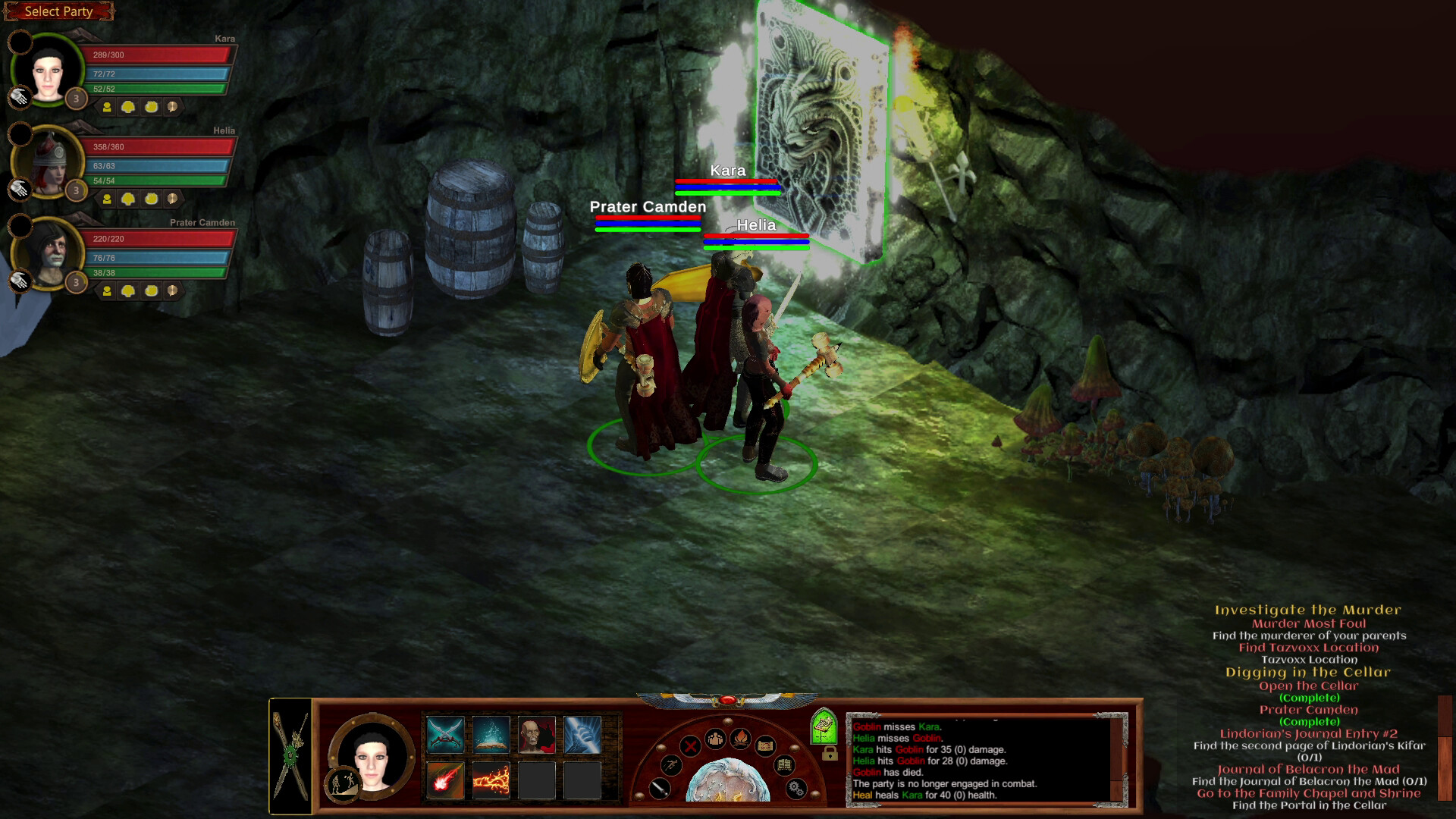Open the map scroll icon
This screenshot has height=819, width=1456.
pyautogui.click(x=766, y=746)
